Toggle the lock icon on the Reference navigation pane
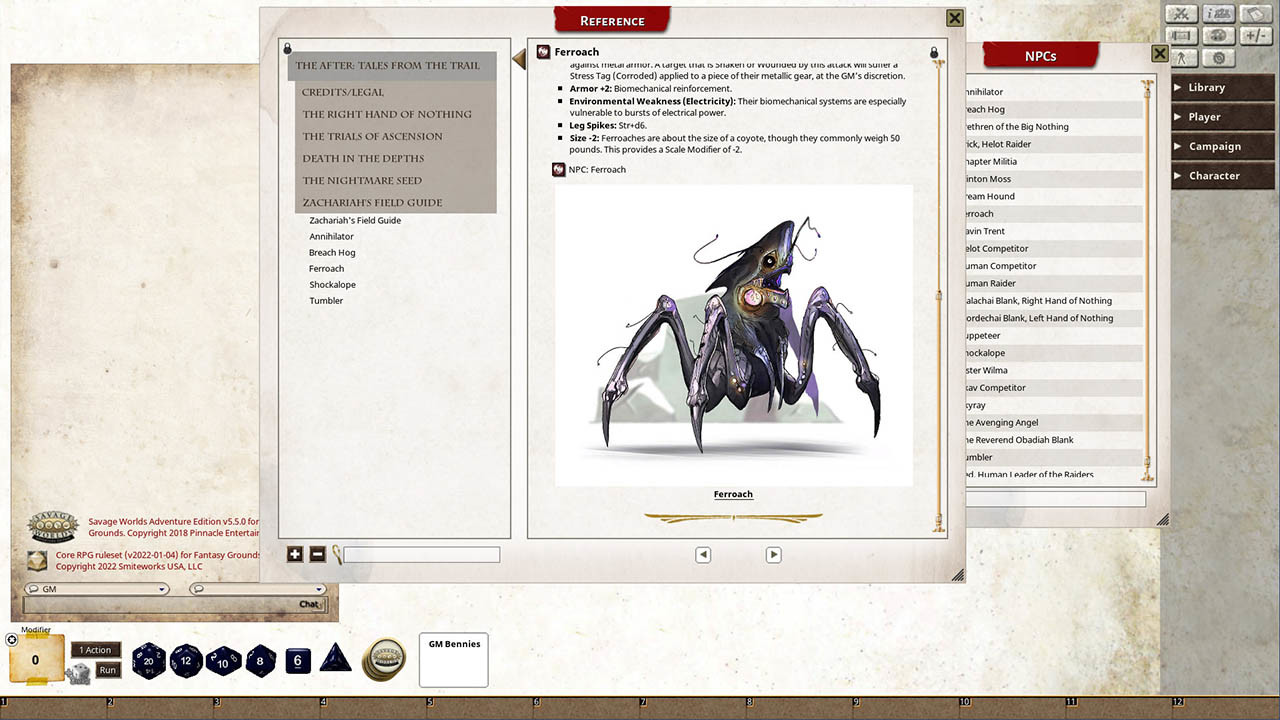The height and width of the screenshot is (720, 1280). [288, 48]
